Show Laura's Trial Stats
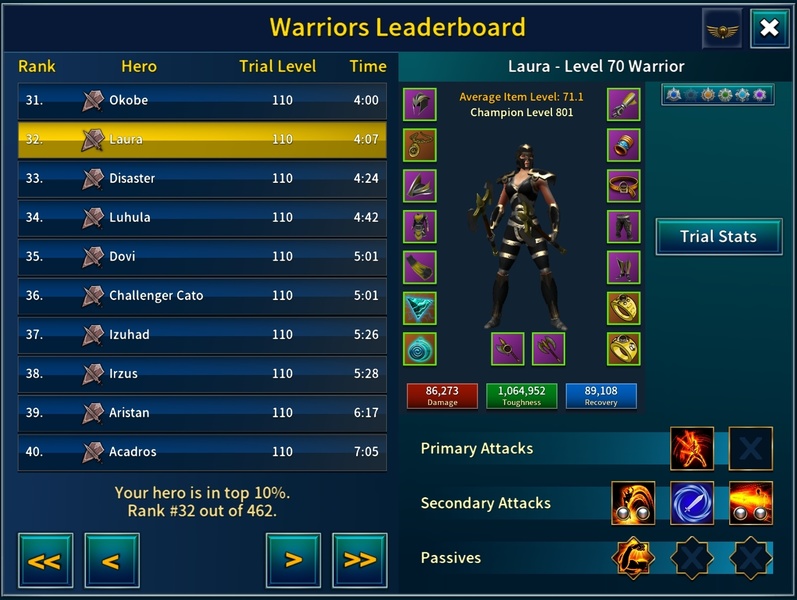 [717, 237]
